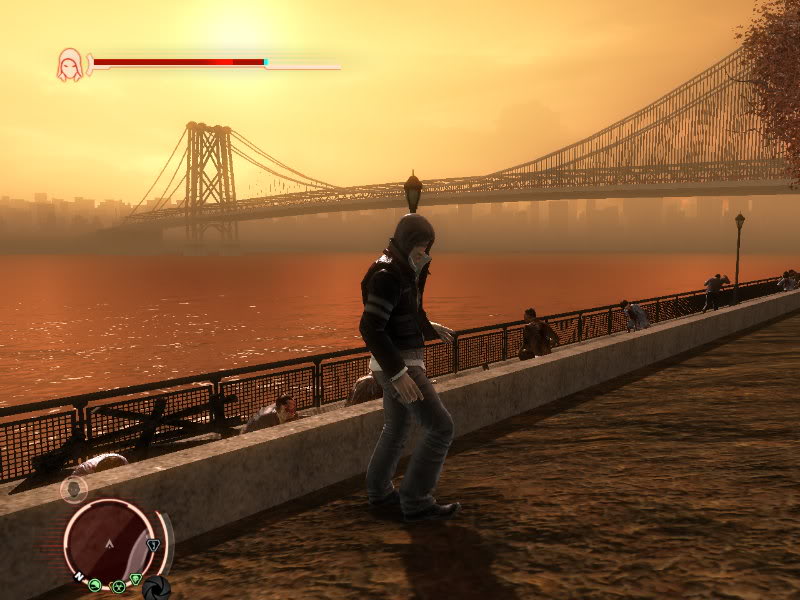Click the disguise face icon above minimap
Viewport: 800px width, 600px height.
click(x=73, y=489)
